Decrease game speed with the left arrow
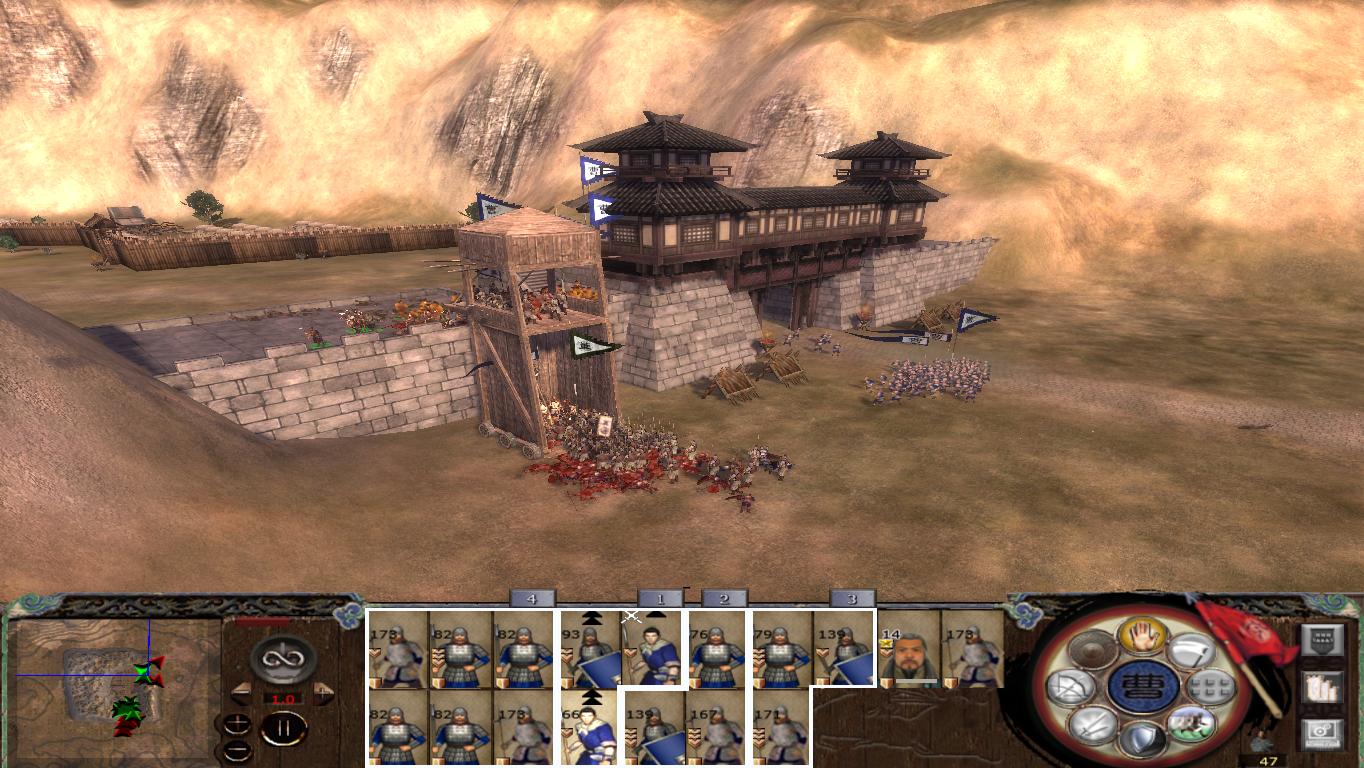The width and height of the screenshot is (1364, 768). [x=241, y=692]
